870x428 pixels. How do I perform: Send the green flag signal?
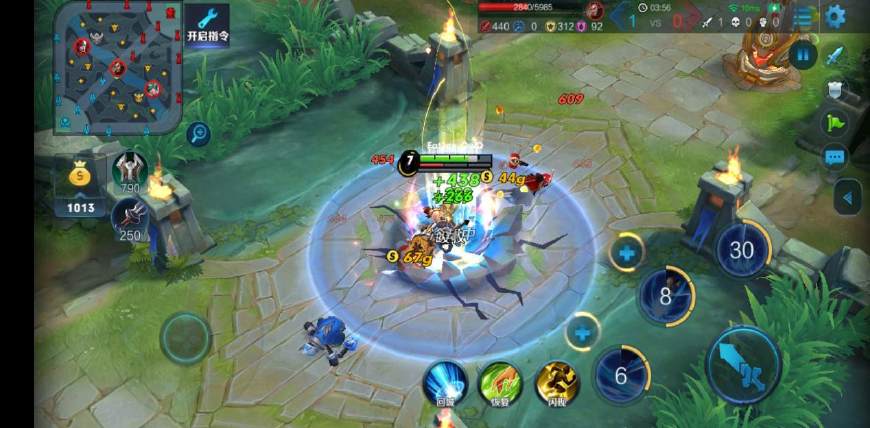point(835,123)
